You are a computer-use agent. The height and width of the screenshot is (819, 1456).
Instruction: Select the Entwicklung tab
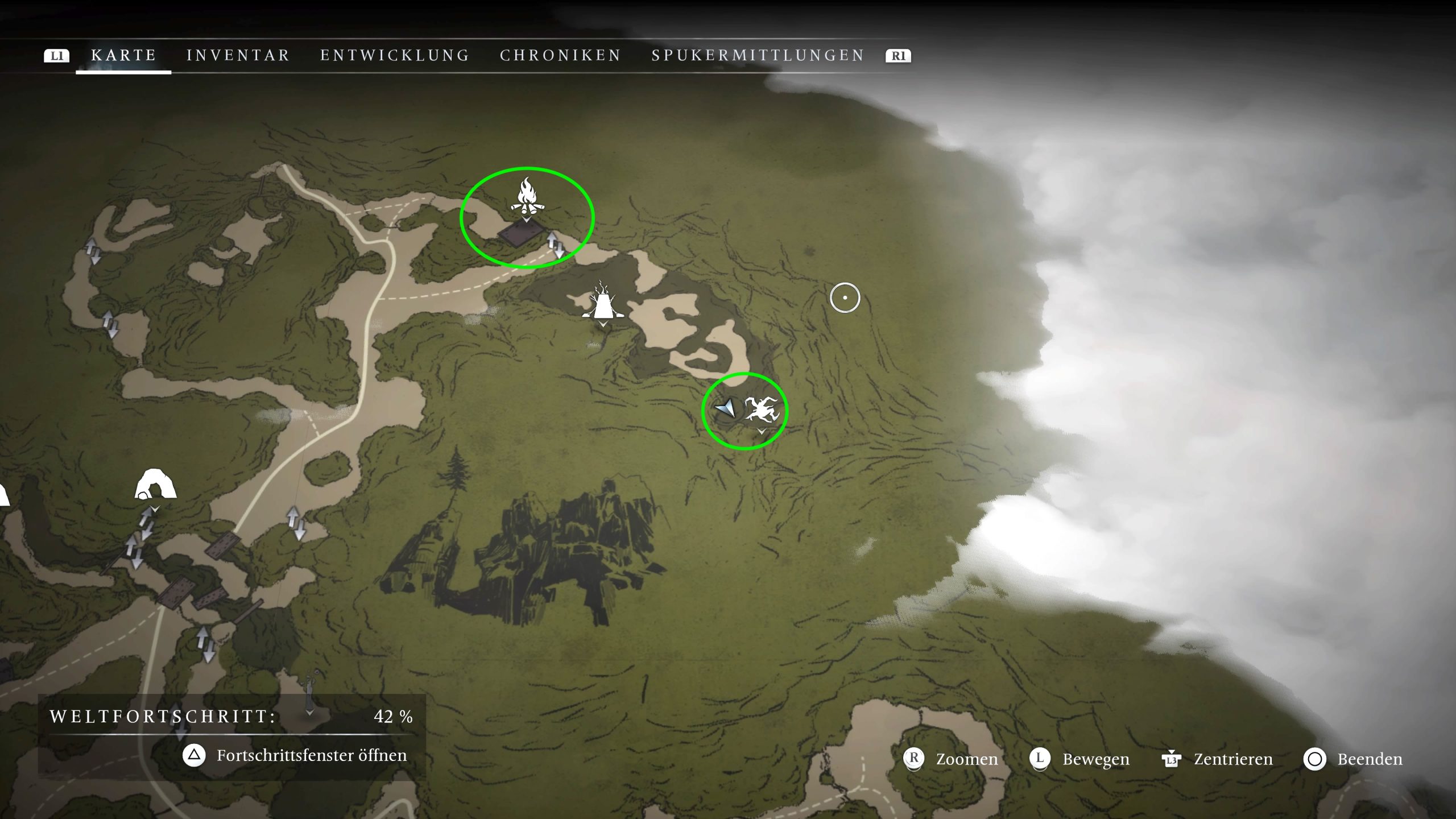click(395, 55)
